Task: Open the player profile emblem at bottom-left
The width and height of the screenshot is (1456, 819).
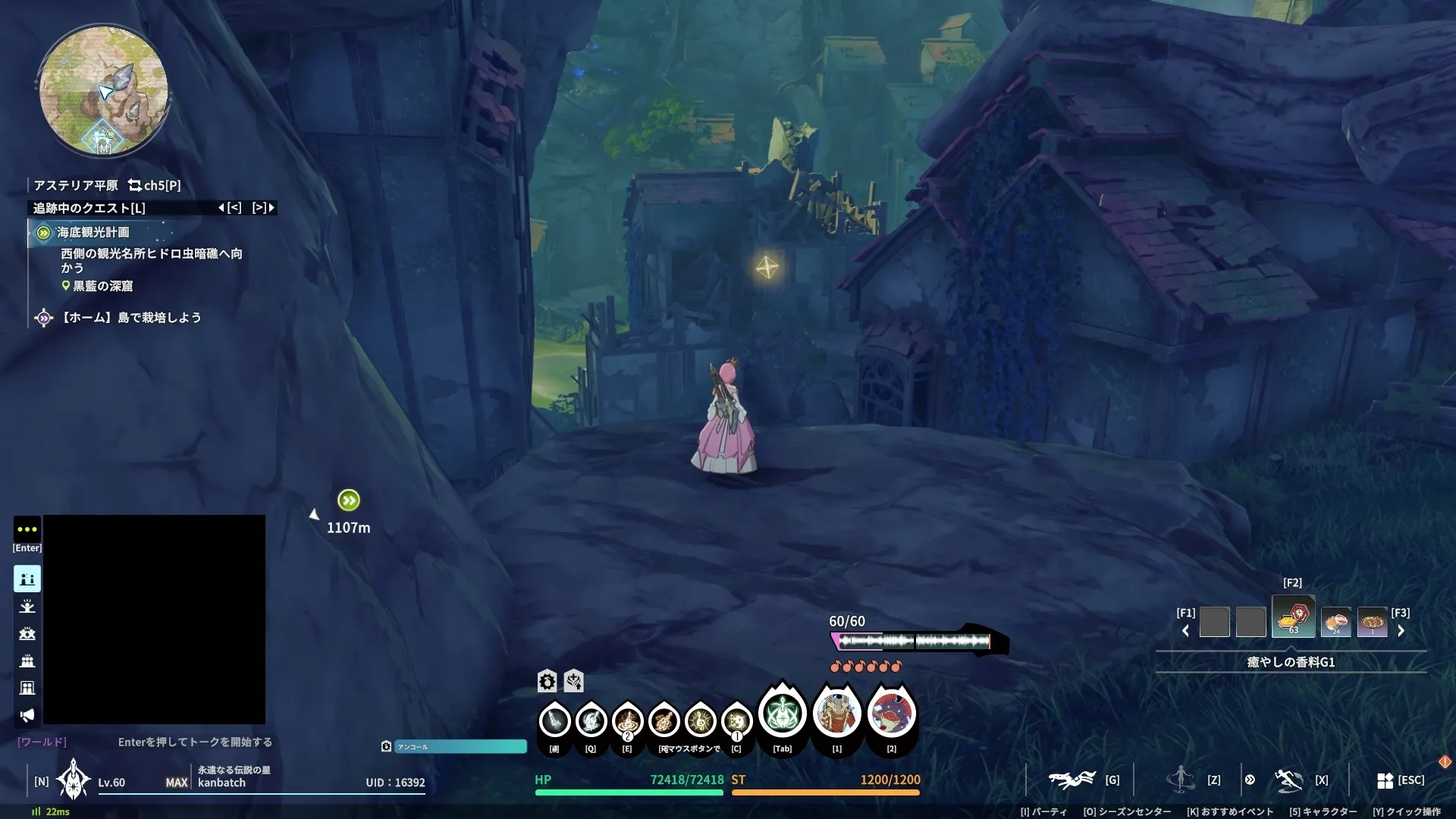Action: click(x=74, y=780)
